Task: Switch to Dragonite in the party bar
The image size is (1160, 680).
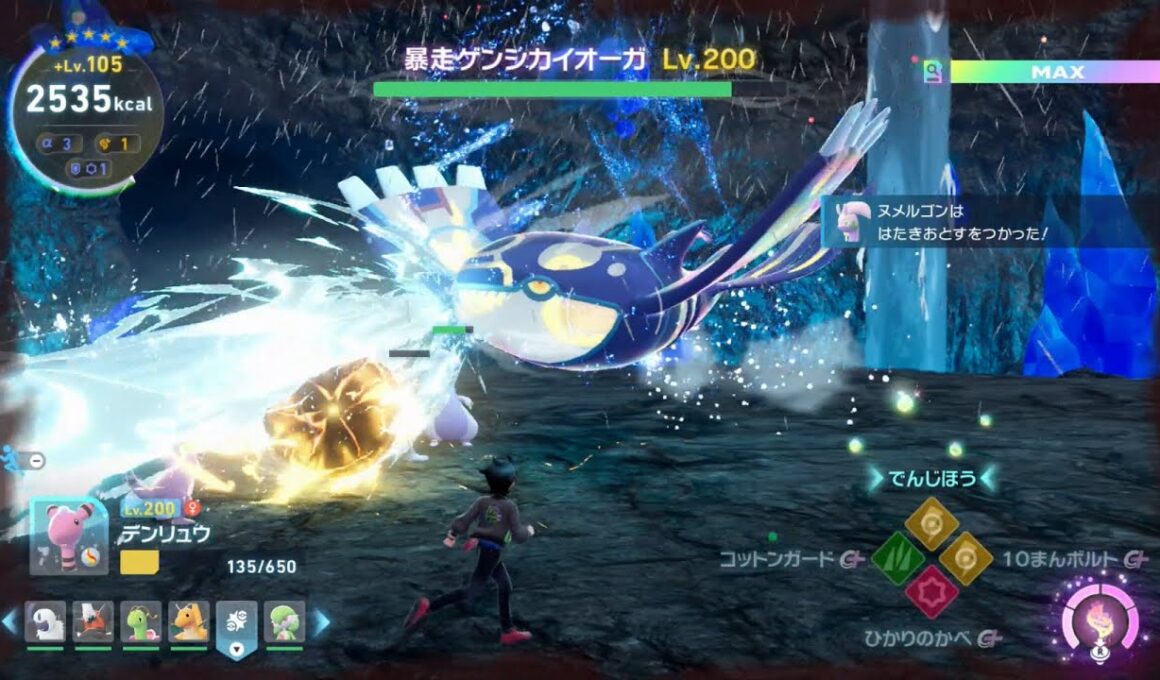Action: (x=189, y=622)
